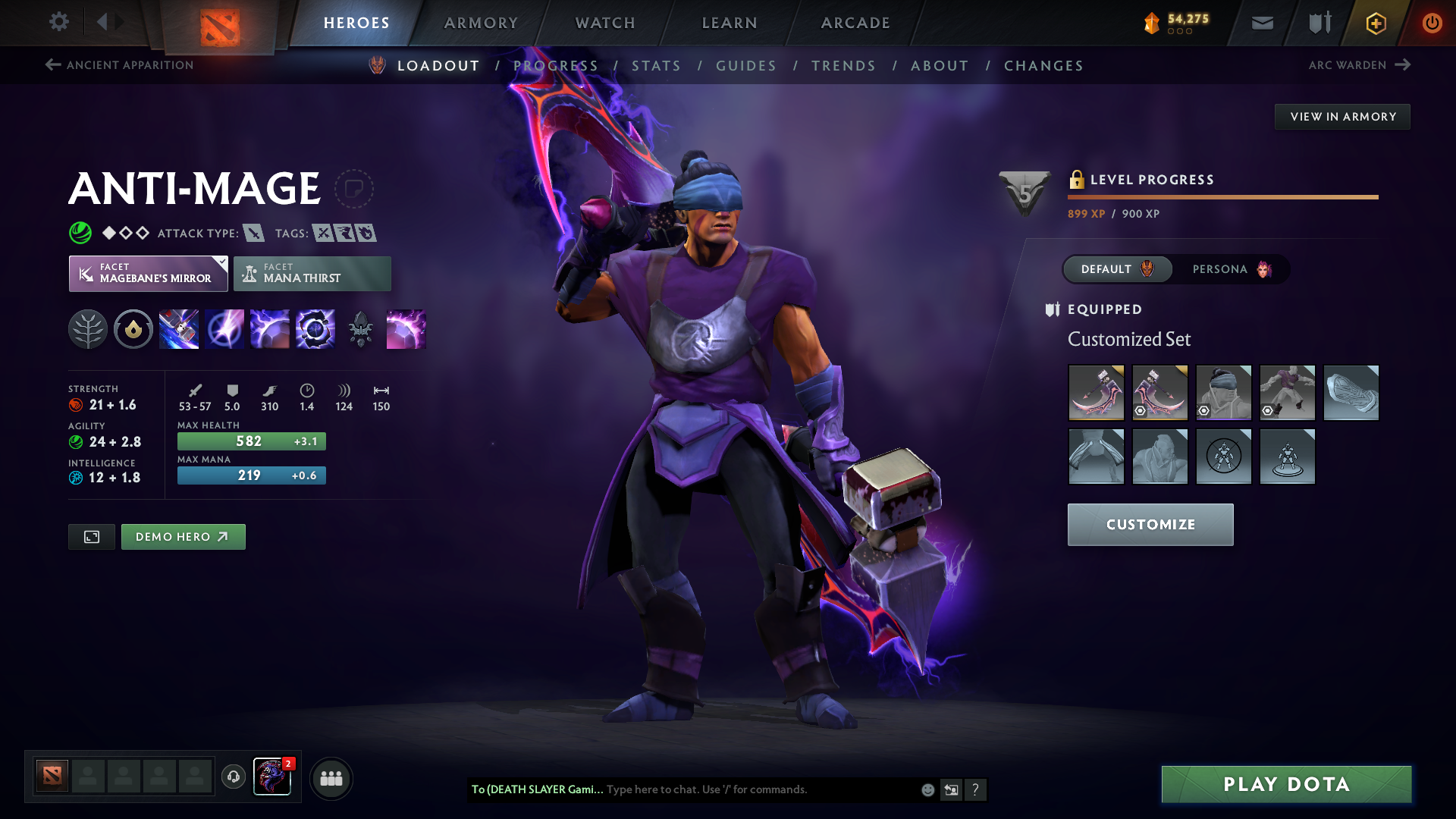Open the mail notifications inbox
Screen dimensions: 1456x819
pyautogui.click(x=1261, y=23)
